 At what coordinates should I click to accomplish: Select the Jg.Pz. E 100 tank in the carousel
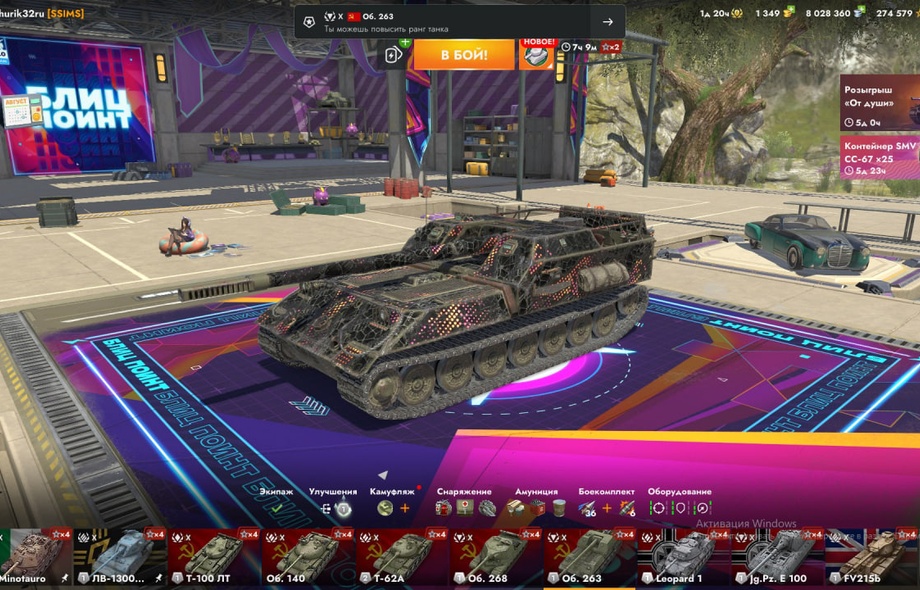[776, 558]
